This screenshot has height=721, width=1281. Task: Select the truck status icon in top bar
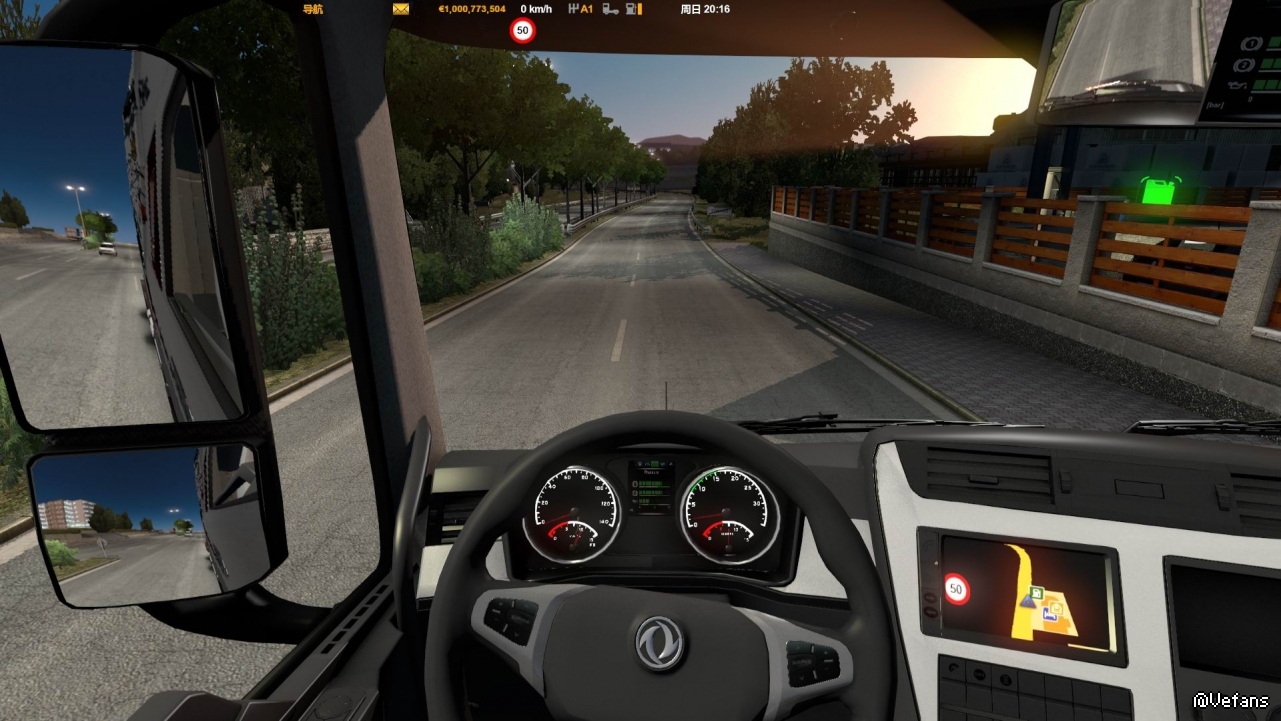(x=609, y=9)
